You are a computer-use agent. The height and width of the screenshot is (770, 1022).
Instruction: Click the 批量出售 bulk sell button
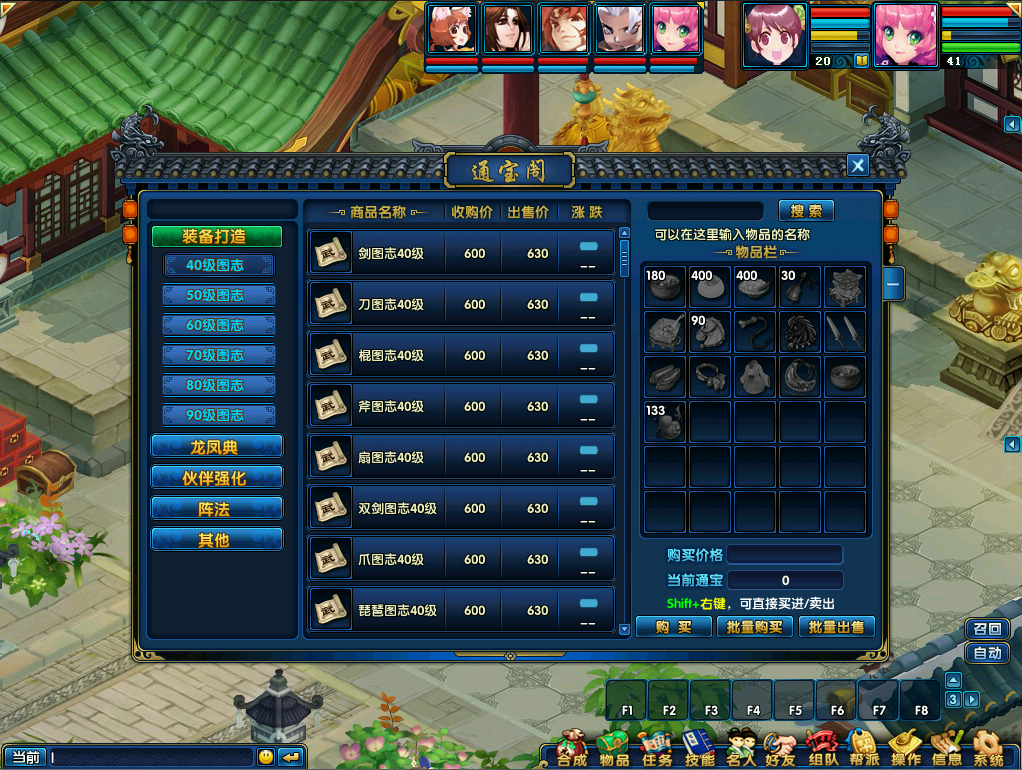click(x=837, y=627)
